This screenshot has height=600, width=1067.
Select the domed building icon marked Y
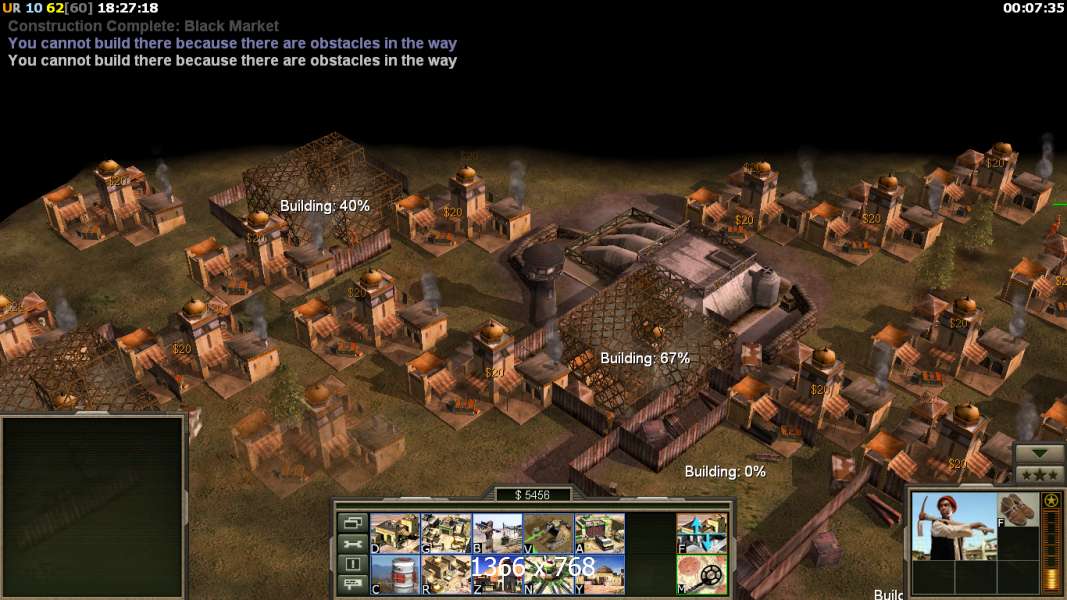click(x=599, y=575)
